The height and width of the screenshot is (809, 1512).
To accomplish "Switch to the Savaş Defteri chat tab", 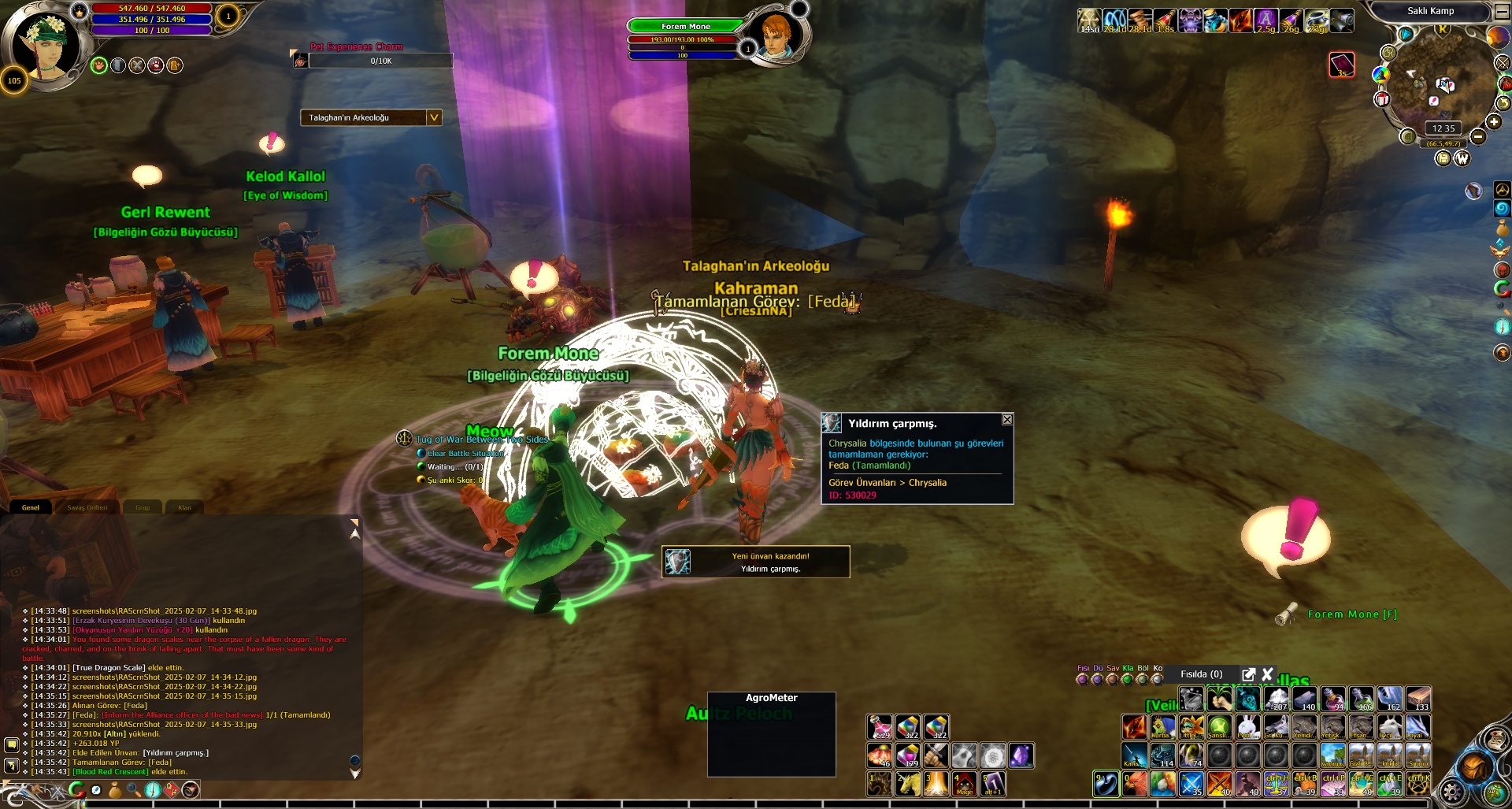I will (87, 507).
